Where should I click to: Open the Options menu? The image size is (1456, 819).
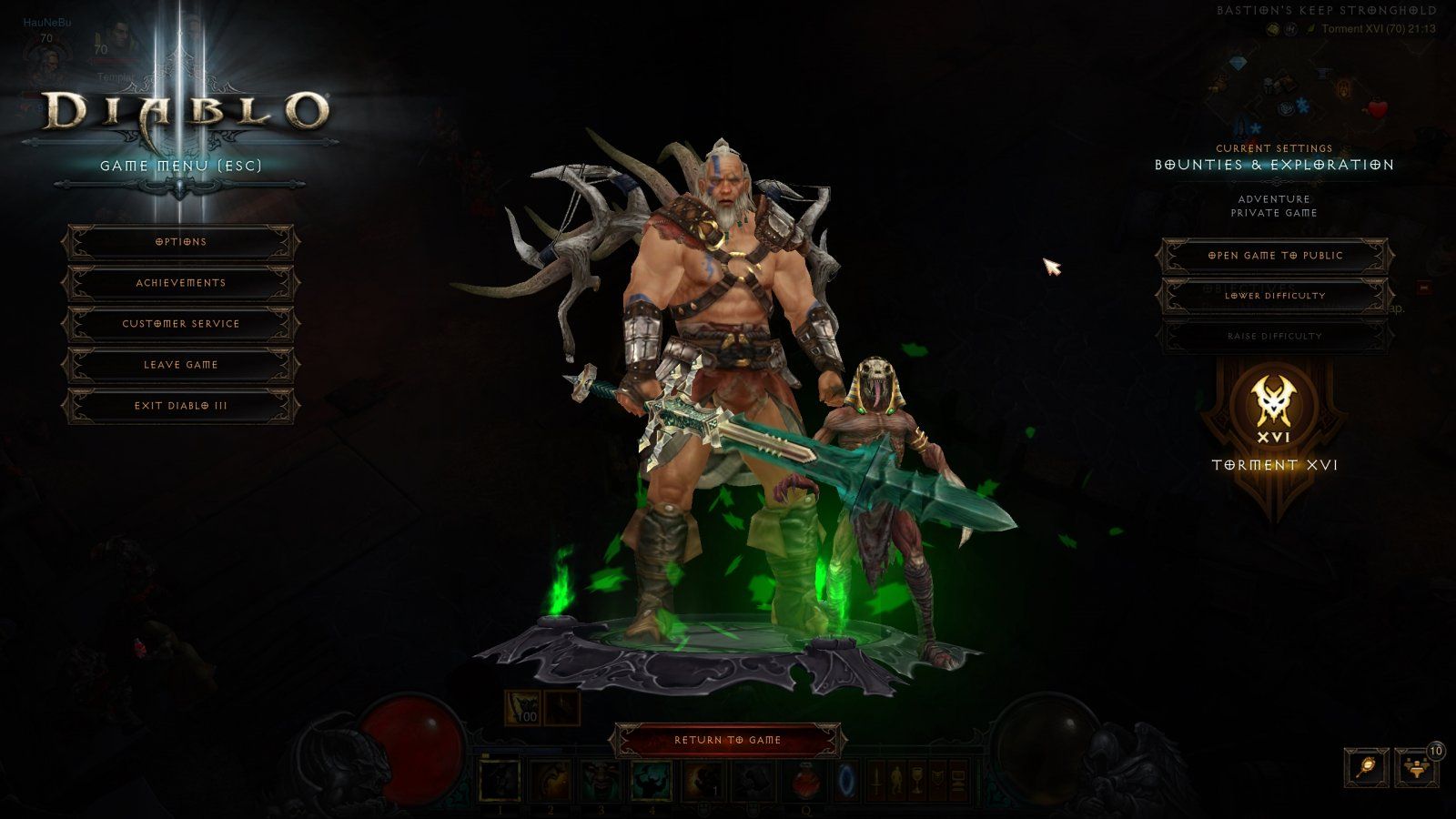pyautogui.click(x=180, y=242)
